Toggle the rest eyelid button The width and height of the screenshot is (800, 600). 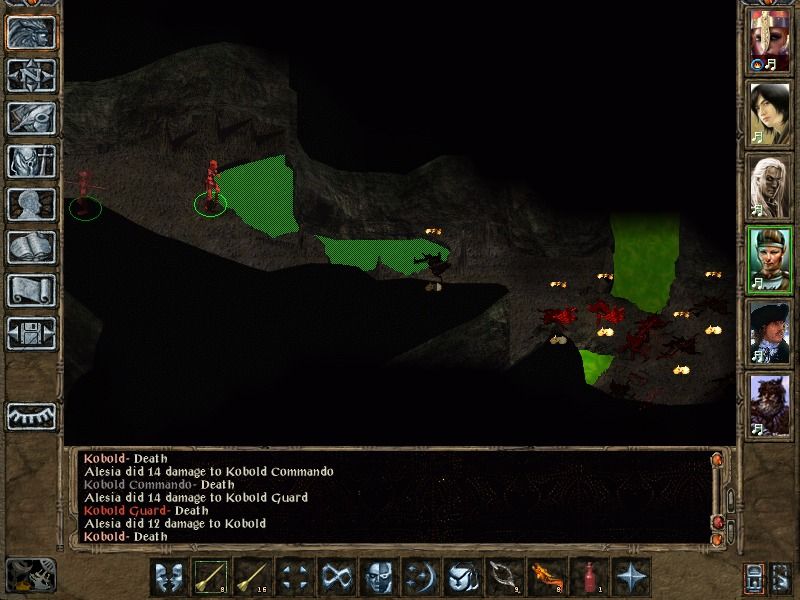[x=31, y=416]
